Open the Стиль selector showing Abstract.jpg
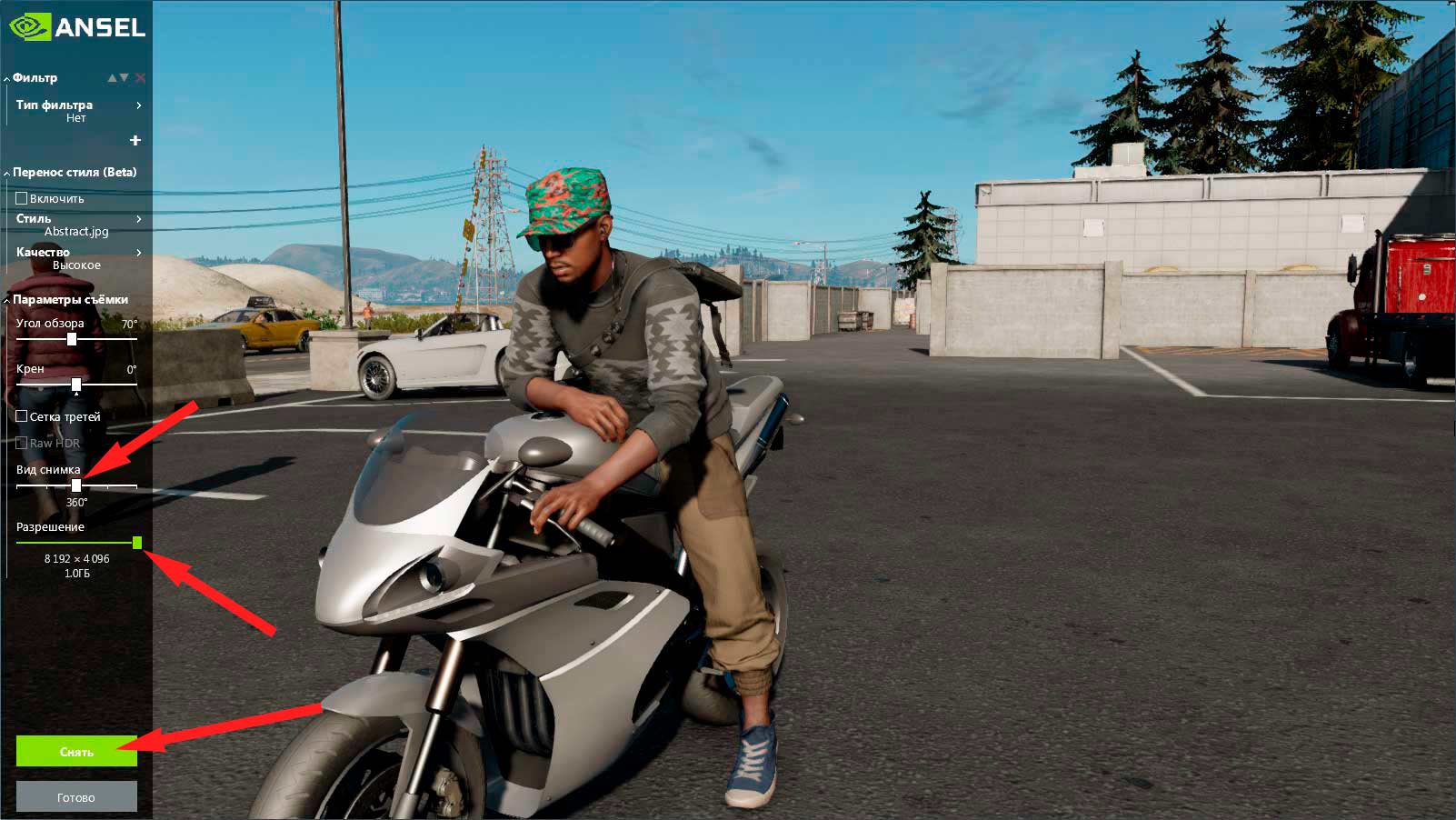The image size is (1456, 820). tap(139, 218)
